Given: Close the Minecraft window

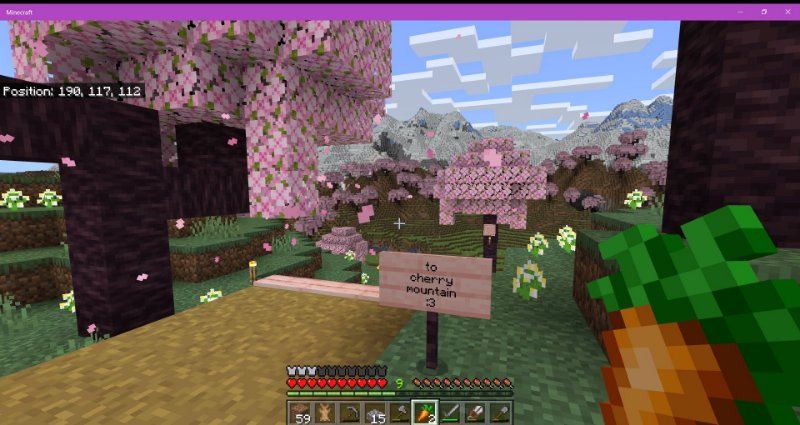Looking at the screenshot, I should [786, 10].
